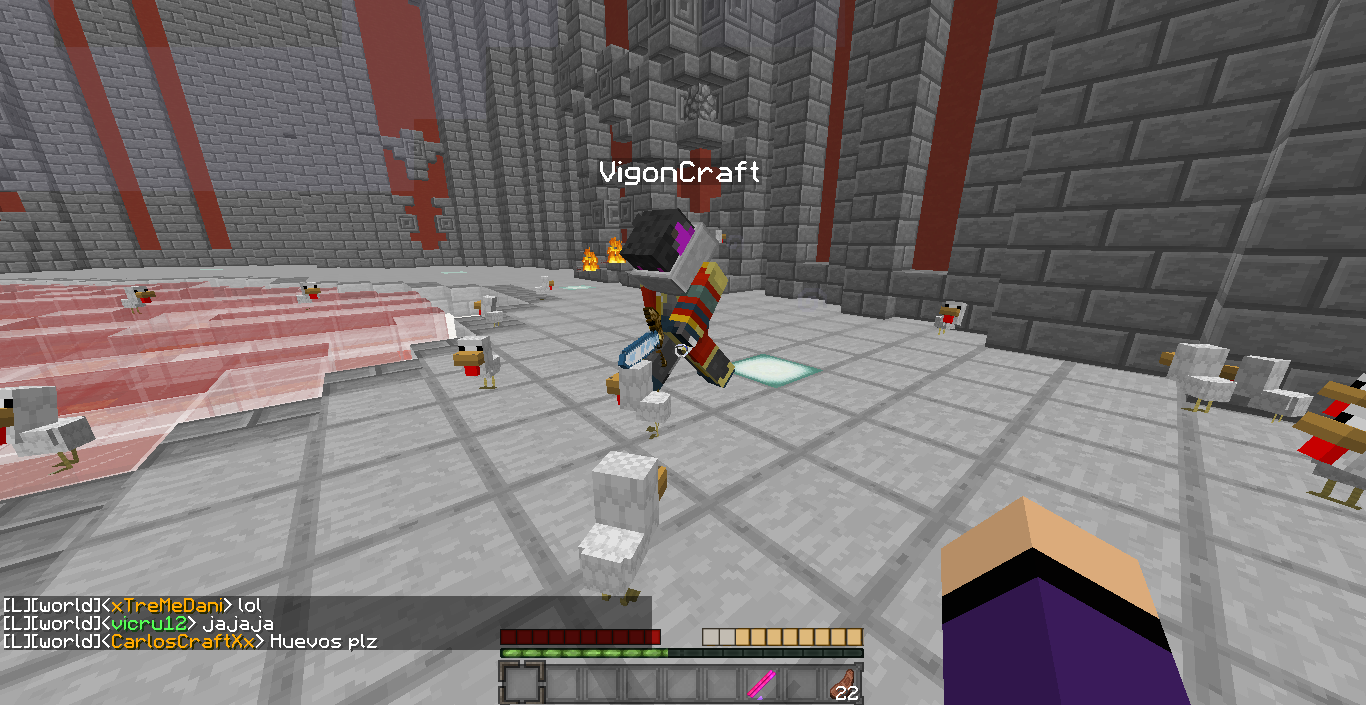
Task: Select the meat stack of 22 slot
Action: point(842,684)
